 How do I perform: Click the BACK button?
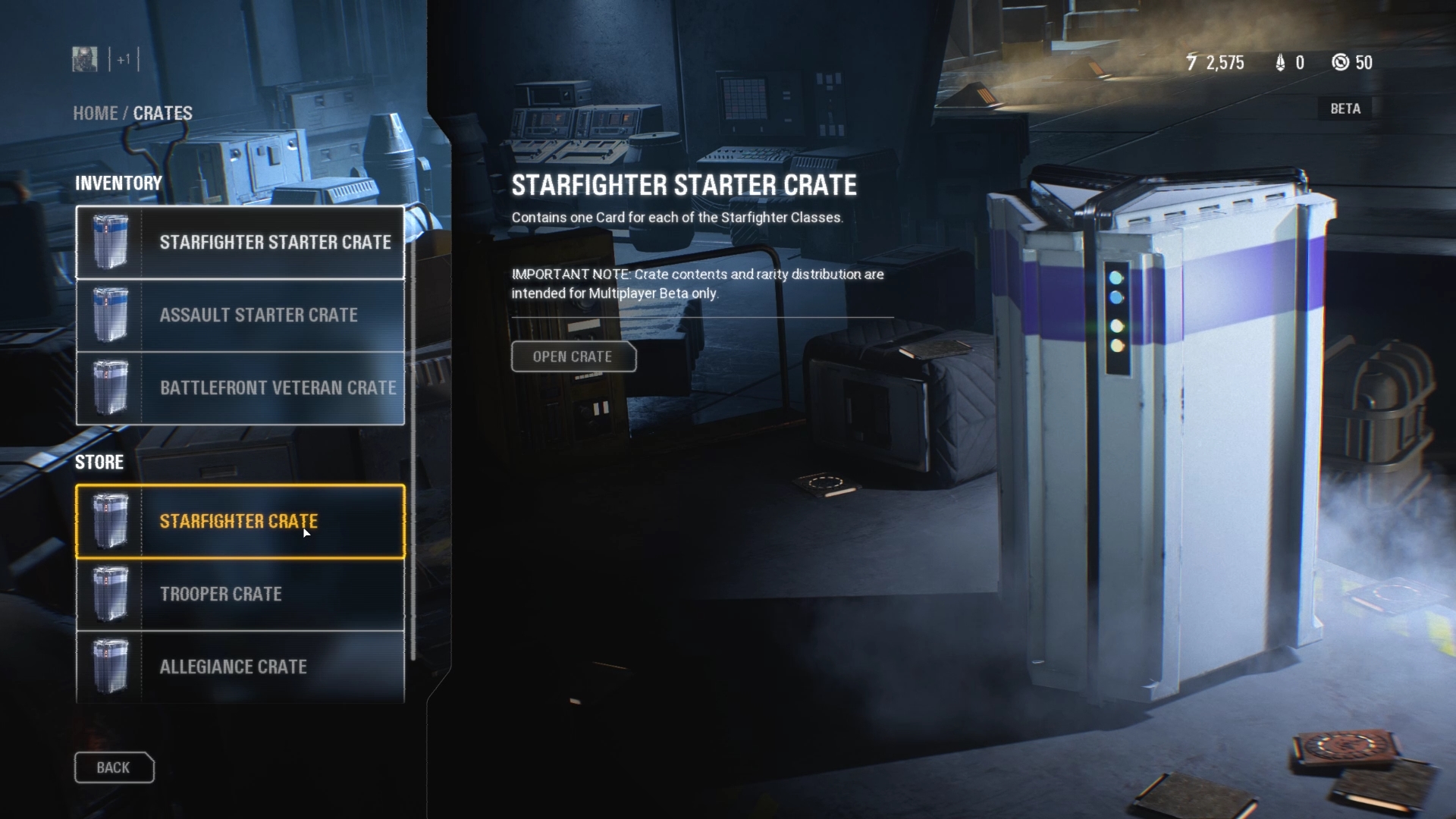click(x=114, y=767)
